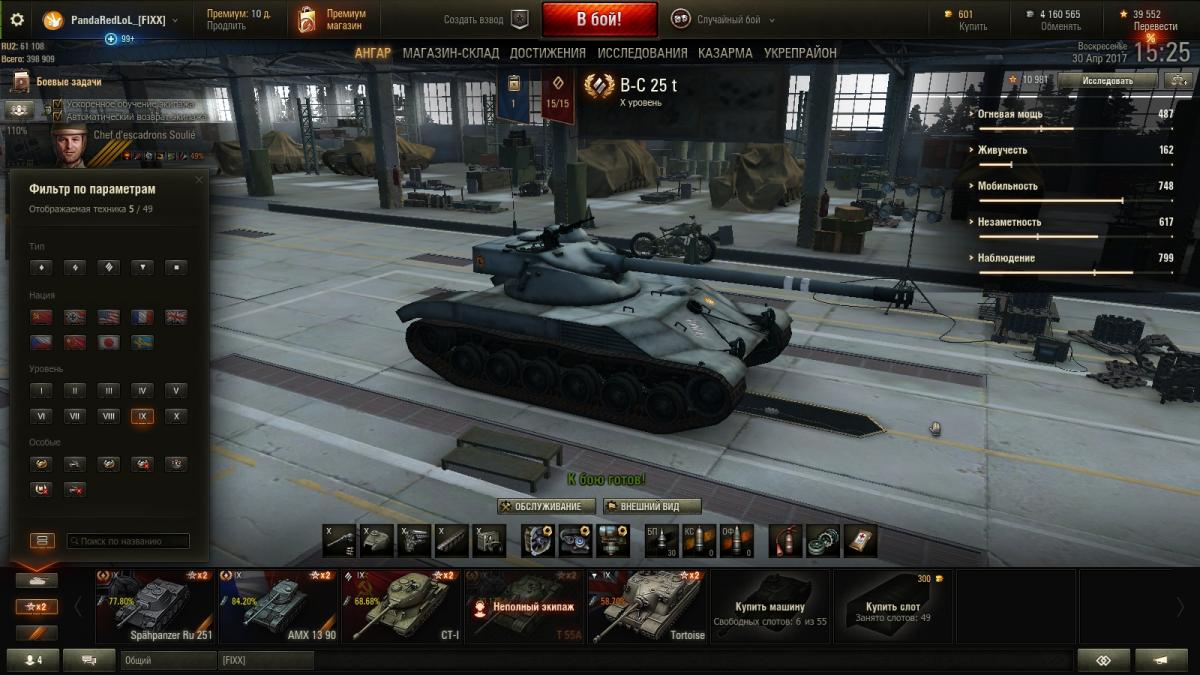Click the Создать взвод button
The height and width of the screenshot is (675, 1200).
coord(486,20)
